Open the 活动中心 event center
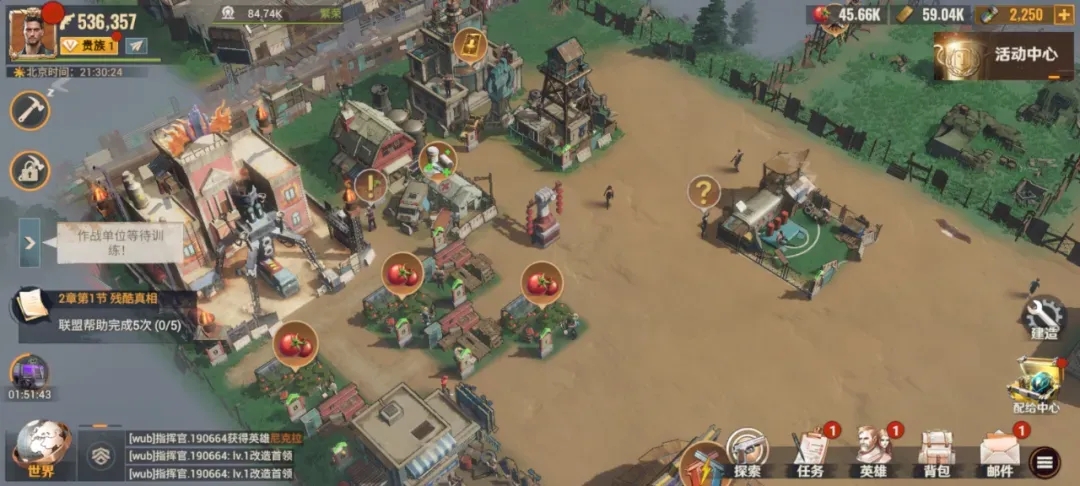 pos(1006,55)
